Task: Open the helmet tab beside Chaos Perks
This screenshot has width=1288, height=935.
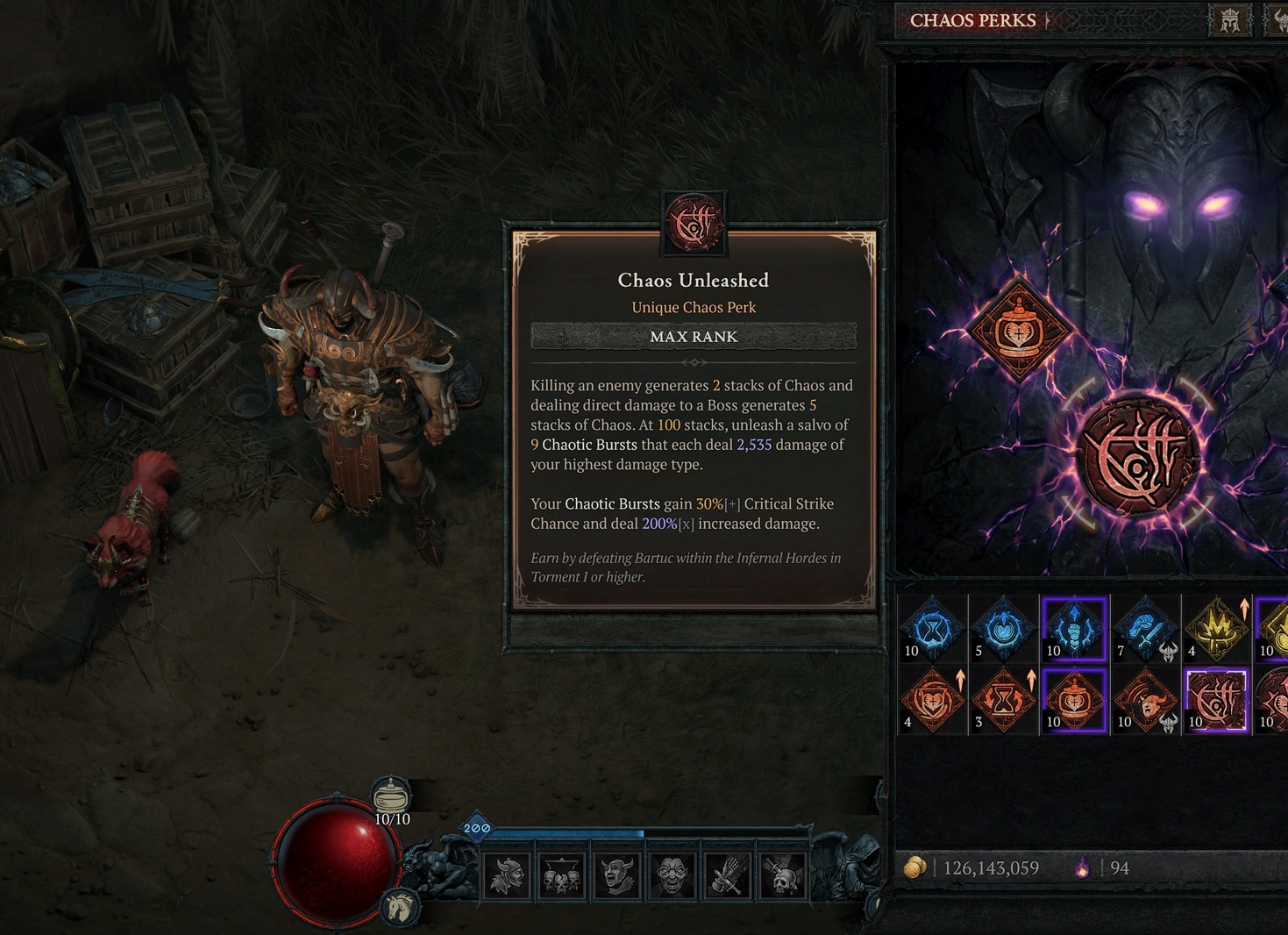Action: tap(1230, 20)
